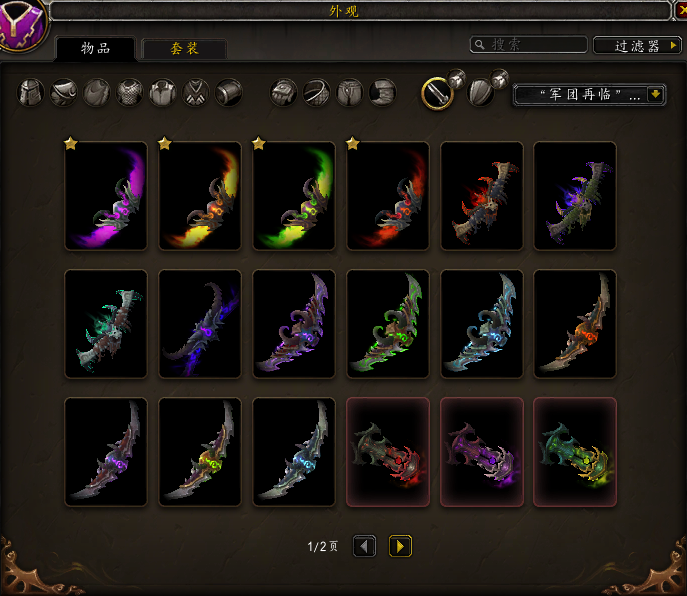Pick the green-flame starred warglaive
The width and height of the screenshot is (687, 596).
click(294, 196)
